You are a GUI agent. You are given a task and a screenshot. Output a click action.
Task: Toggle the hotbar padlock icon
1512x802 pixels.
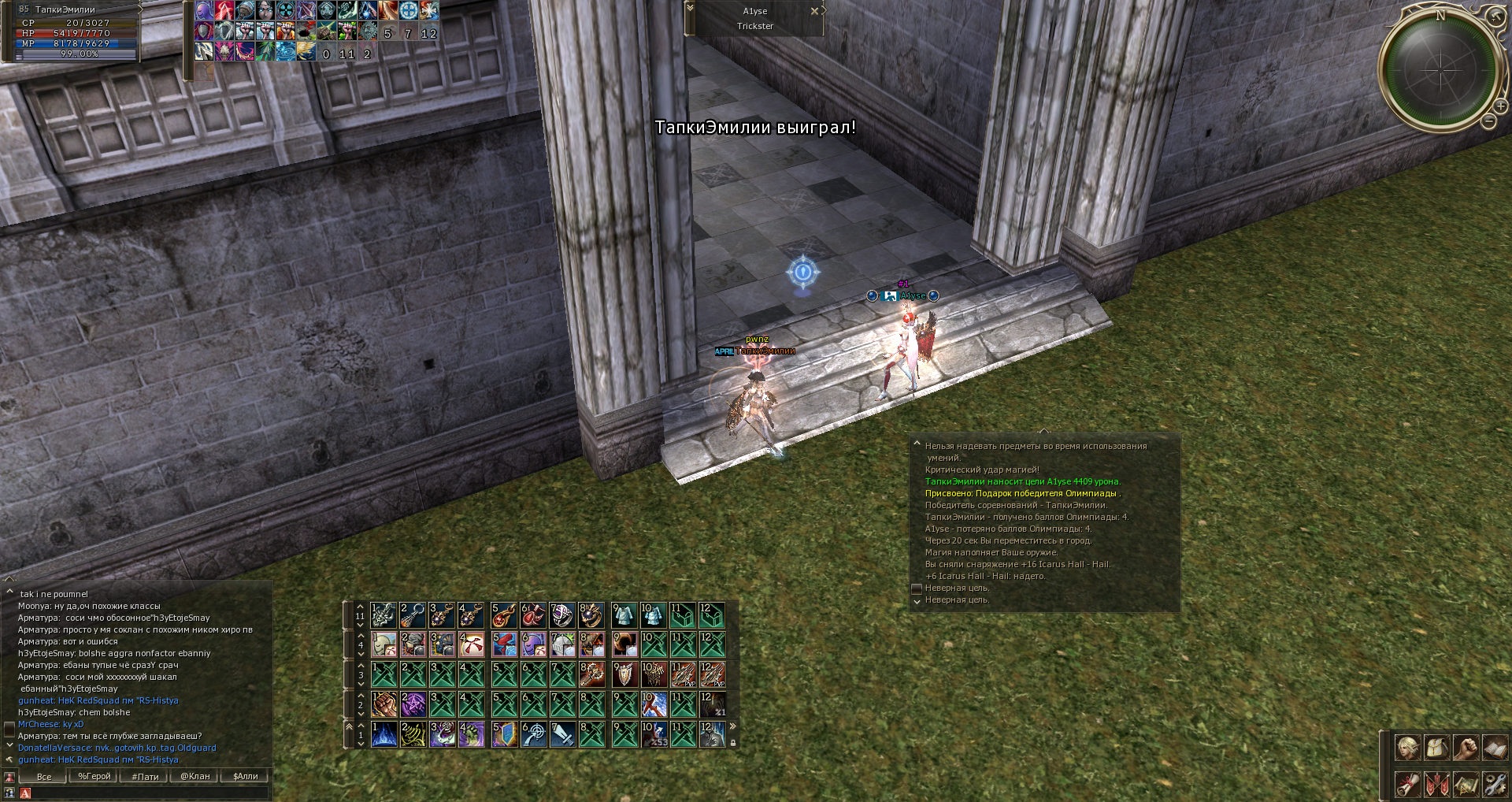point(734,742)
